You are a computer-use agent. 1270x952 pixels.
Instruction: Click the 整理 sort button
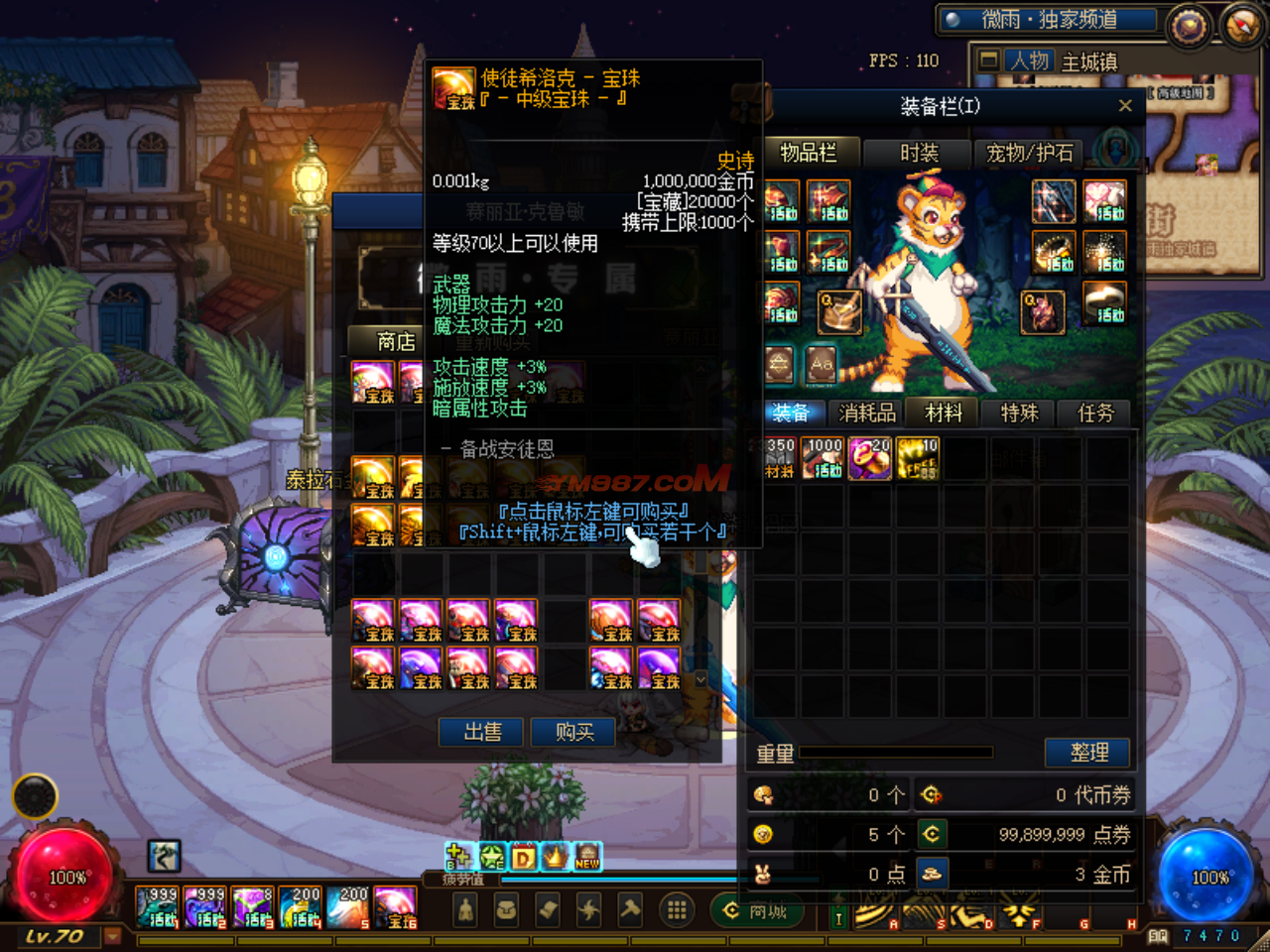(x=1088, y=753)
